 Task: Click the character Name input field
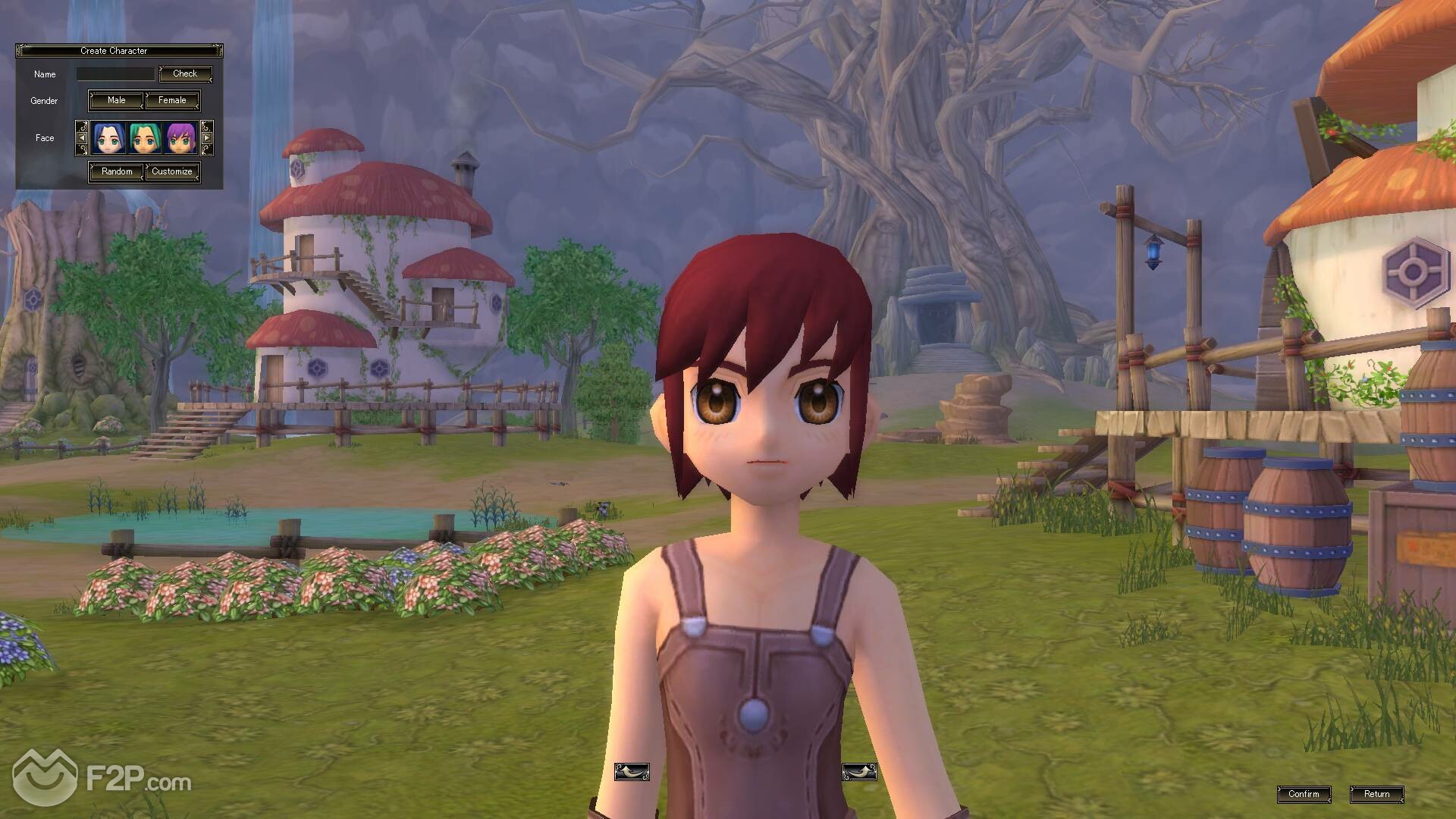115,74
